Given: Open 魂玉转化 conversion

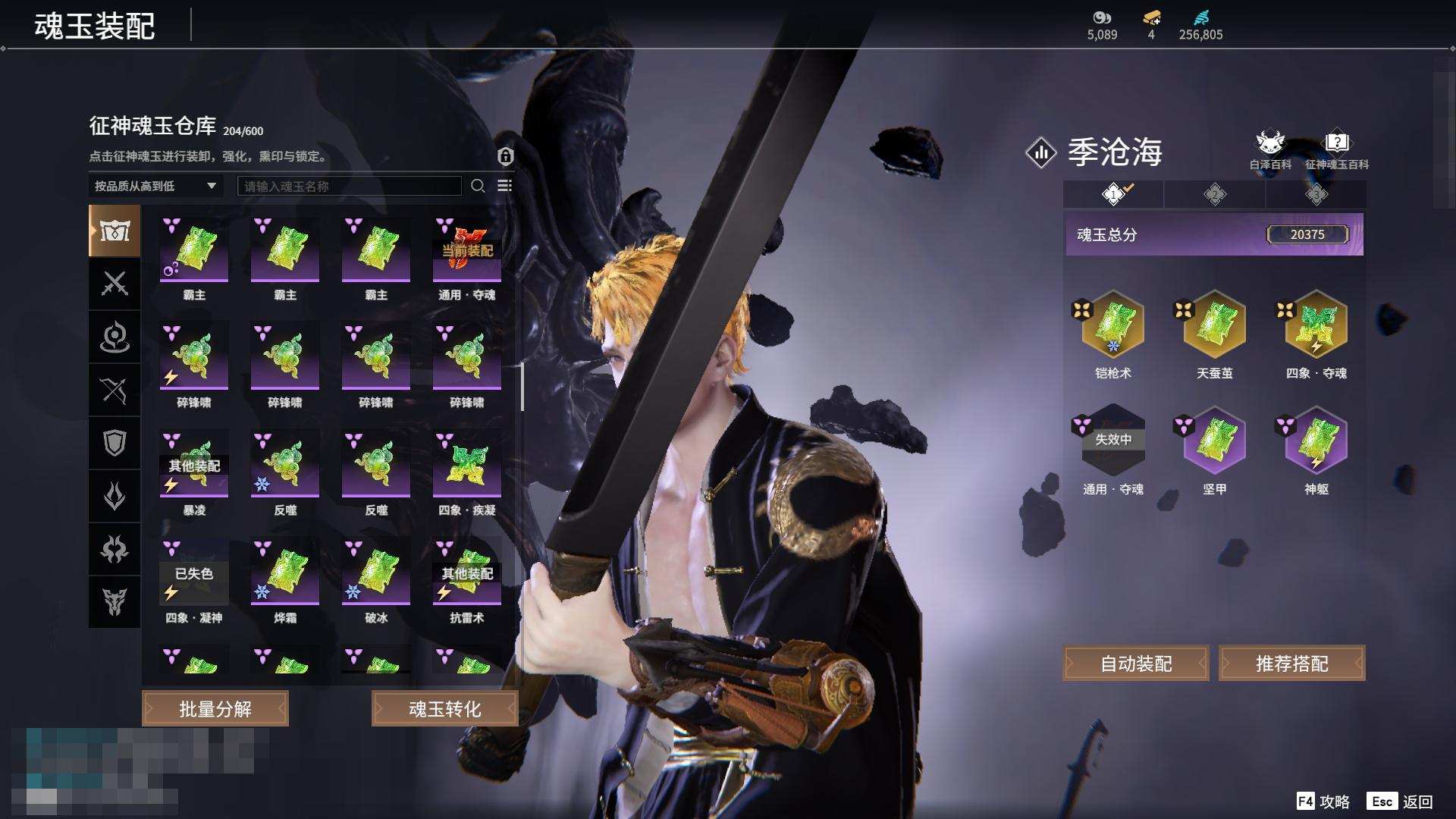Looking at the screenshot, I should (444, 709).
